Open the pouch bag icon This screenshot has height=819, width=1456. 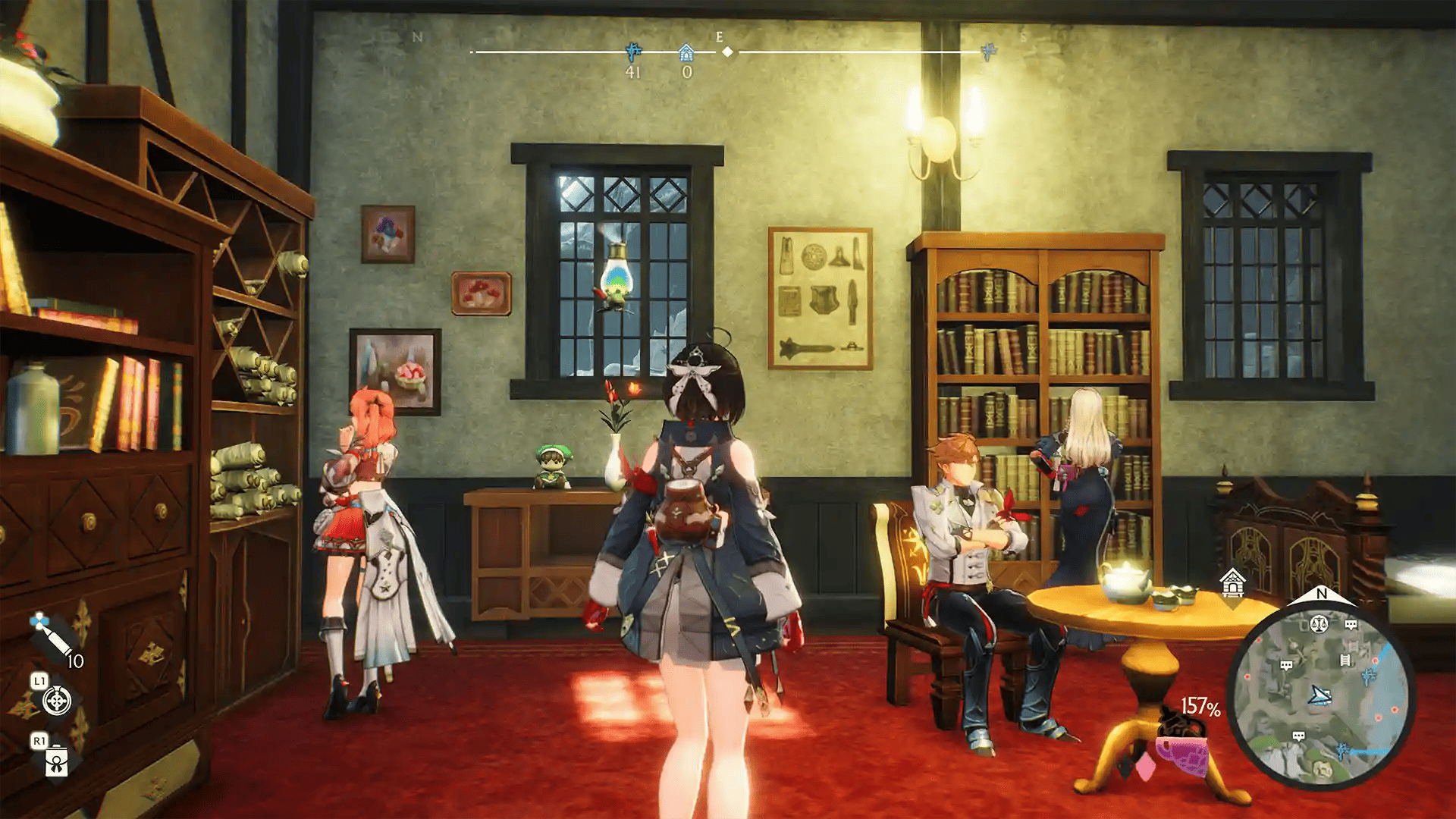(x=57, y=761)
